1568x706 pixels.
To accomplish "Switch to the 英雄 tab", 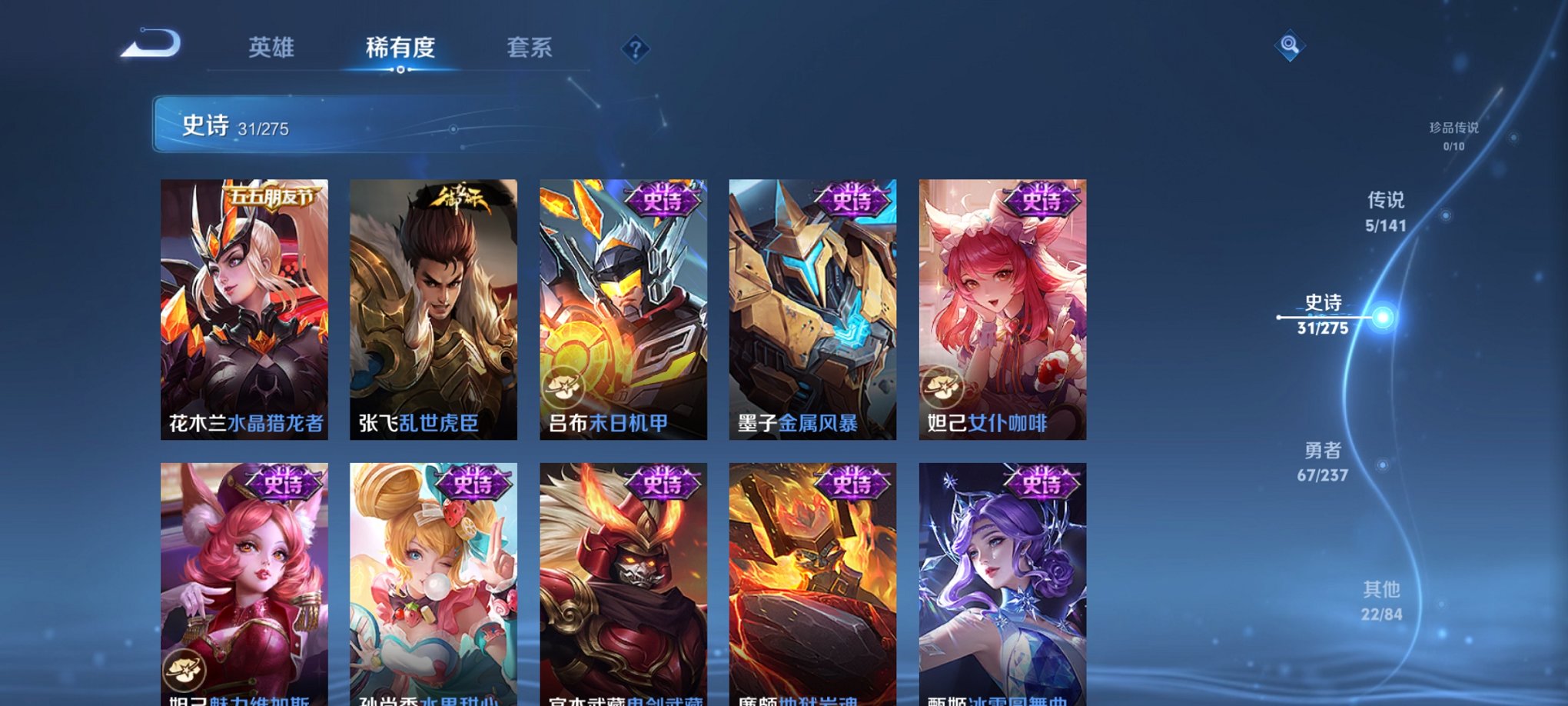I will click(270, 48).
